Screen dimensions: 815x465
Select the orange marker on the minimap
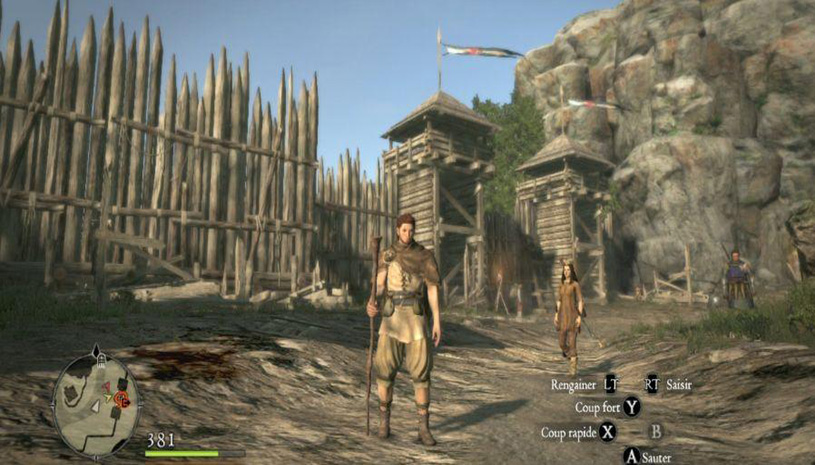122,399
